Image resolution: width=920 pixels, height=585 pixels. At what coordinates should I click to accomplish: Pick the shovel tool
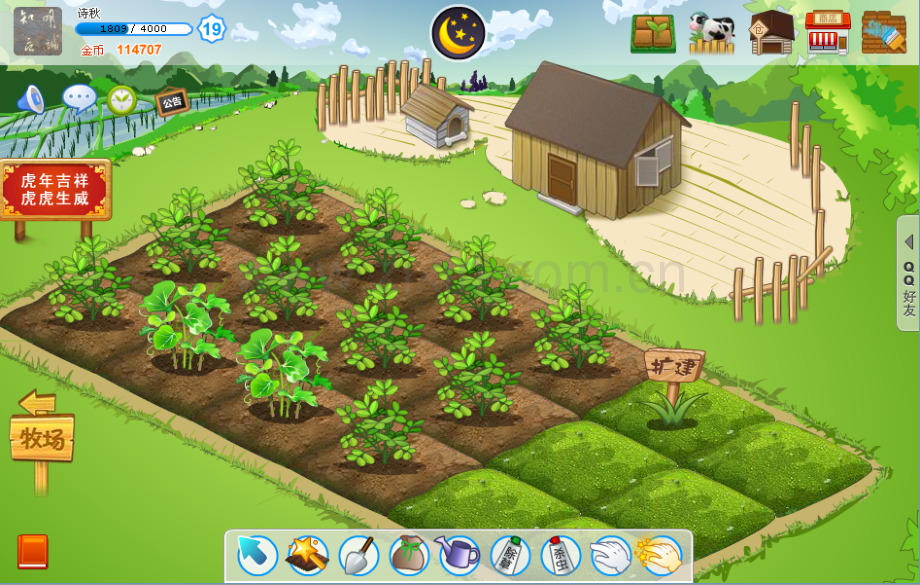[358, 555]
